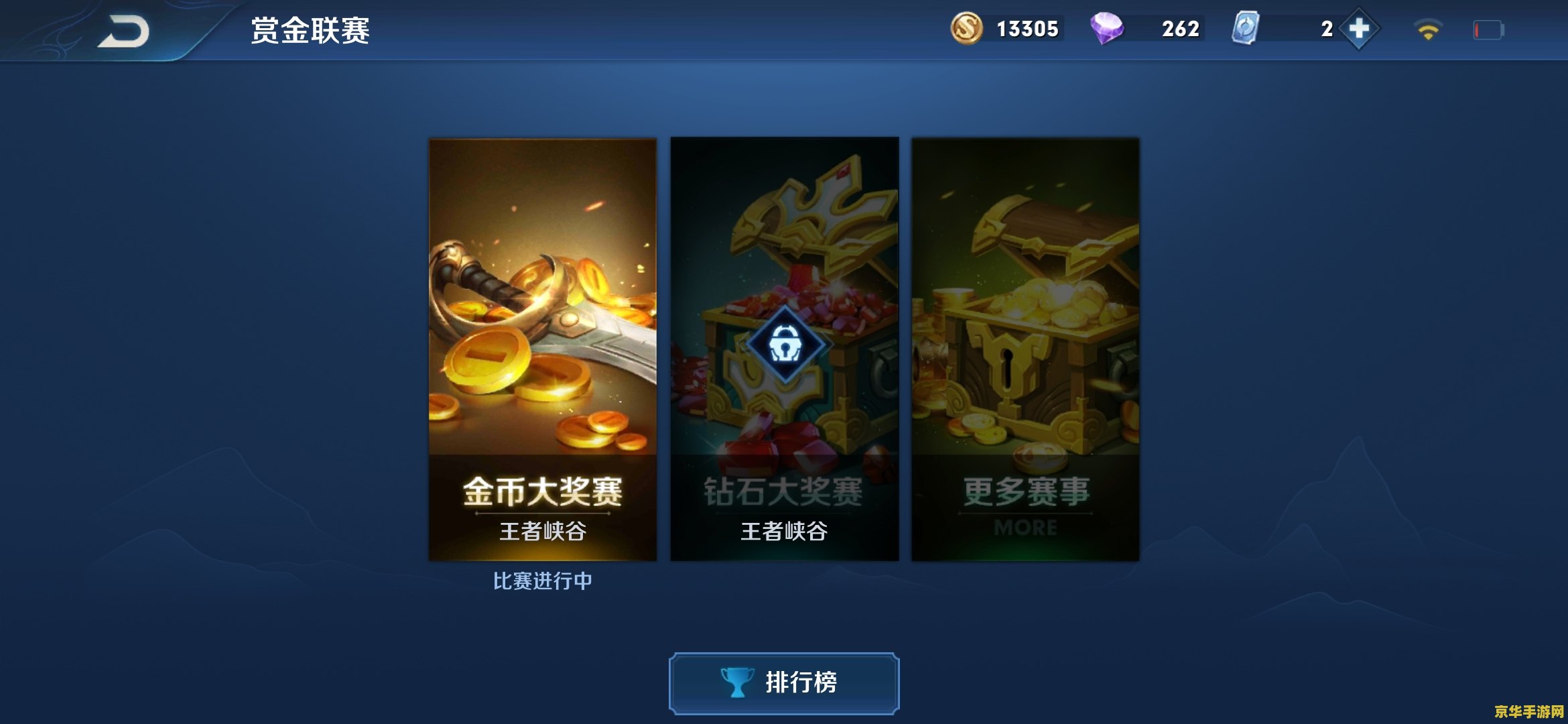Click the WiFi signal indicator
Screen dimensions: 1568x724
tap(1427, 28)
